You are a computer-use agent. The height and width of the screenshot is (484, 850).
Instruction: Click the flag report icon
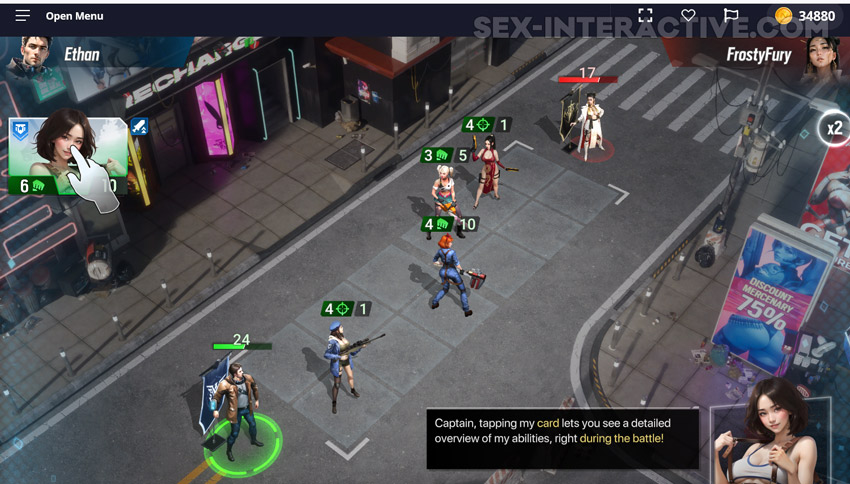point(731,16)
